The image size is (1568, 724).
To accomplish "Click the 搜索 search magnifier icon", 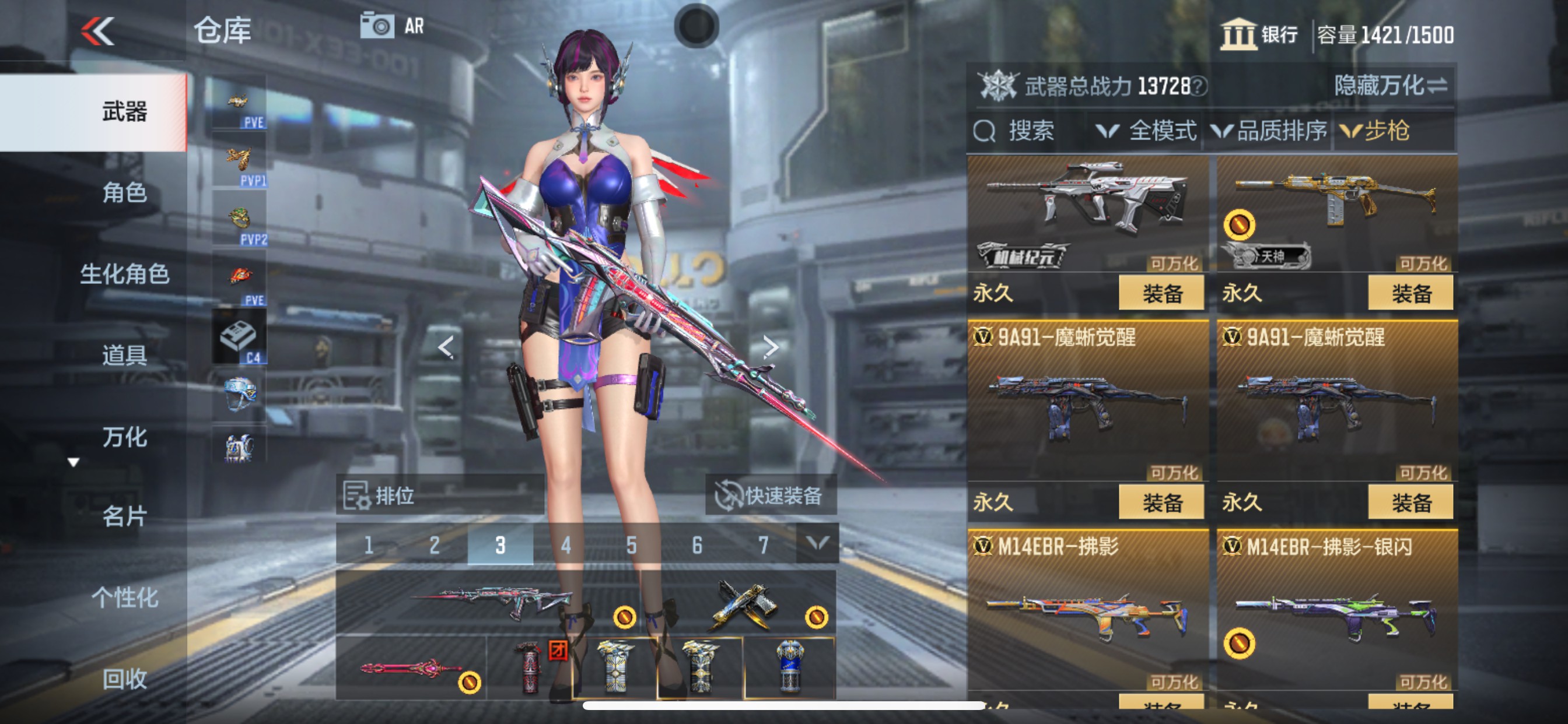I will 986,131.
